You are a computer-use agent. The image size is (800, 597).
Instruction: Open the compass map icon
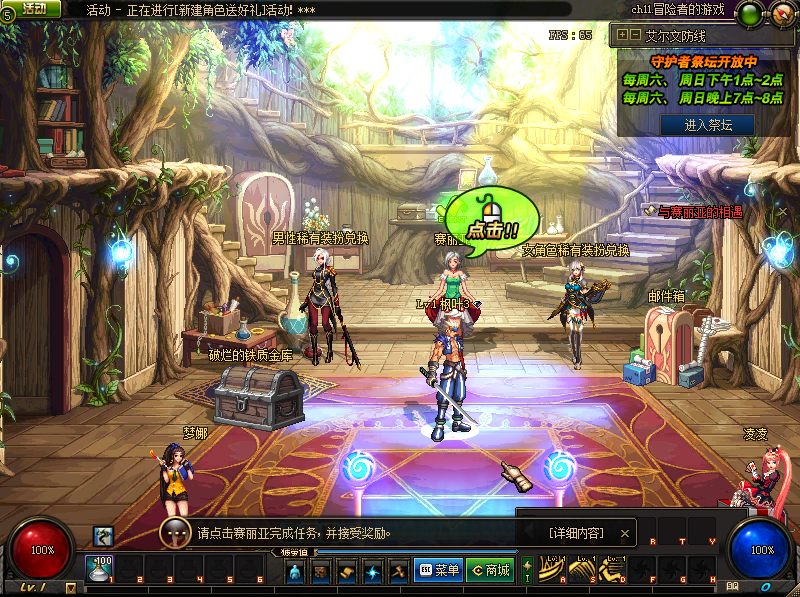click(x=783, y=13)
